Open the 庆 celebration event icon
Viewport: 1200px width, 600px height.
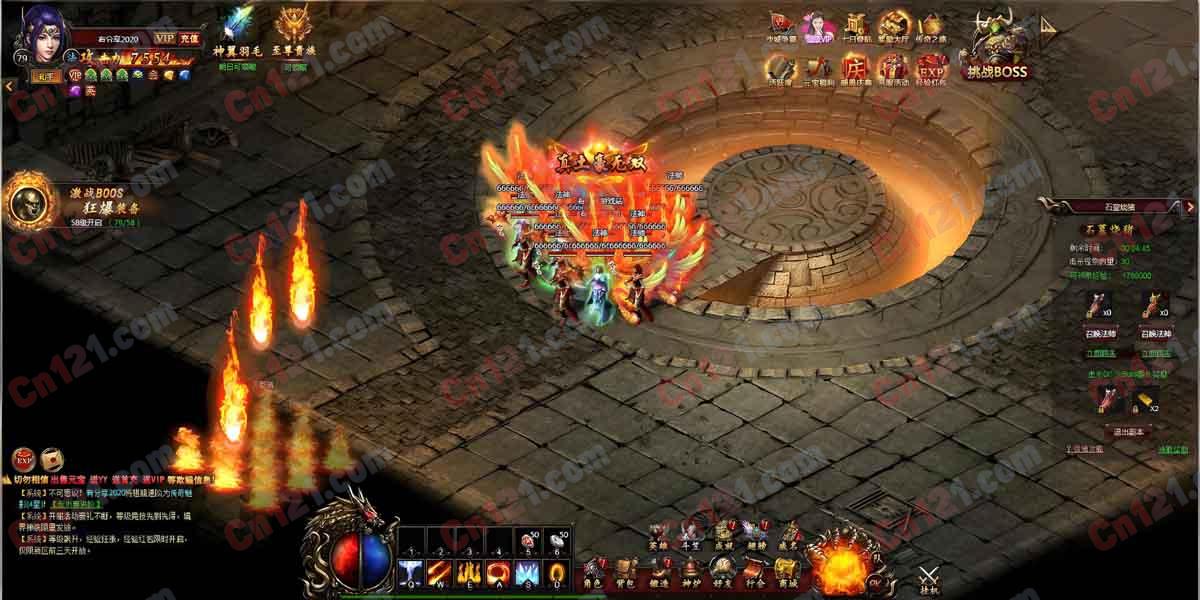point(855,69)
